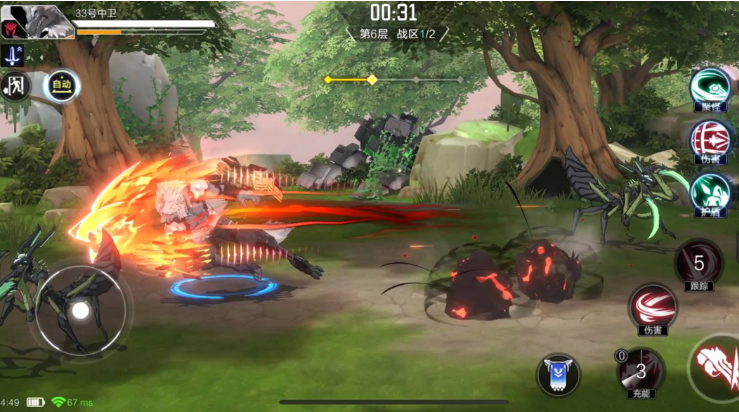Activate the 跟踪 tracking skill

point(698,264)
